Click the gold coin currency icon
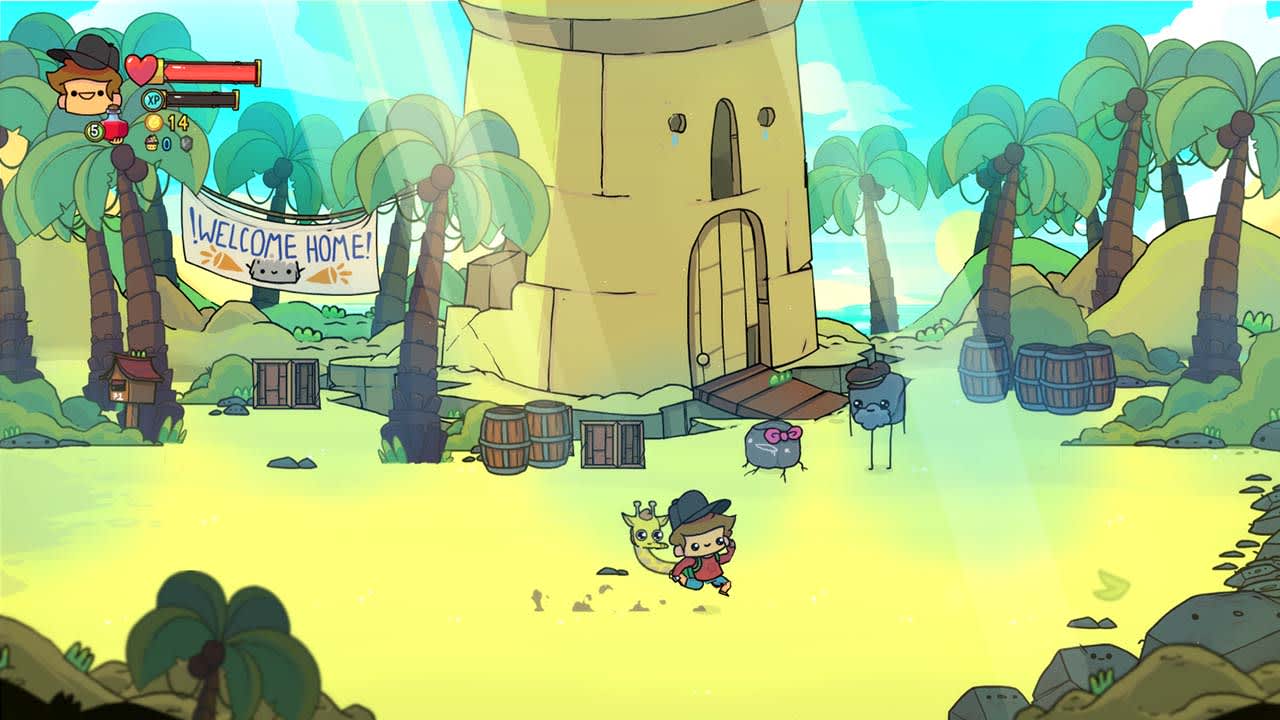 coord(154,121)
